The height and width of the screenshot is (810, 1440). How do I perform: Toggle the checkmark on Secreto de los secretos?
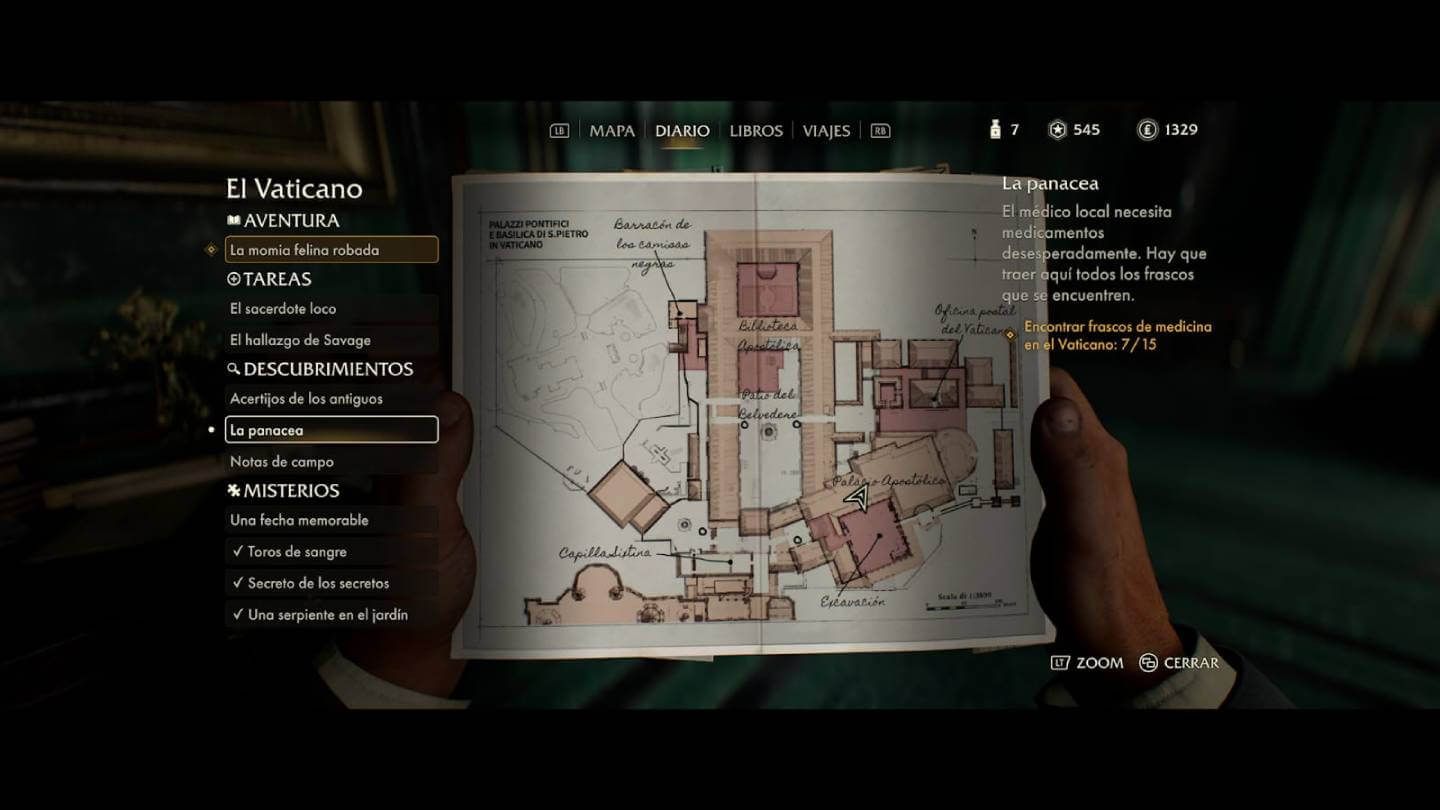coord(239,583)
